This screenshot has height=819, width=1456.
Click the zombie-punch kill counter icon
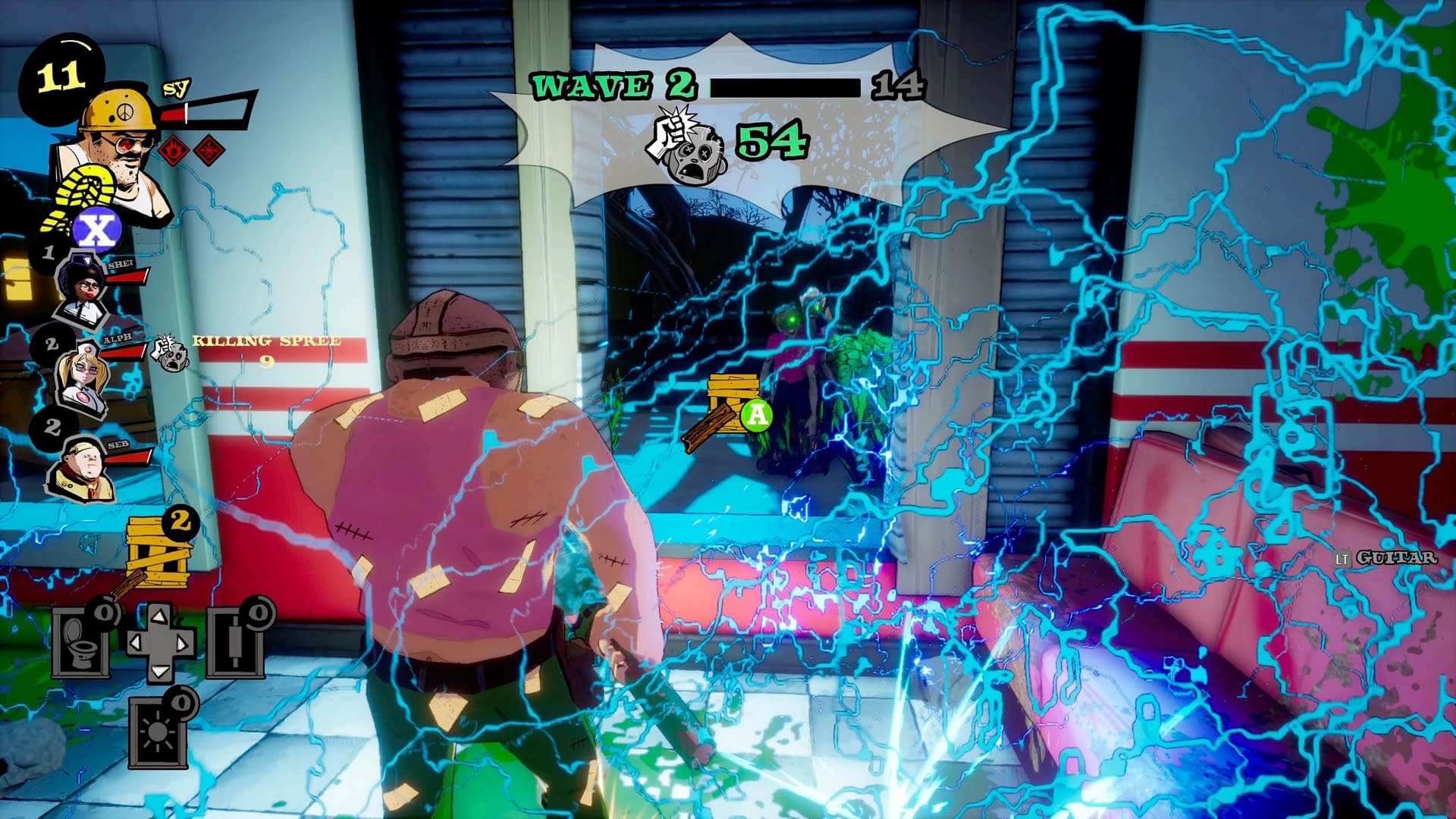tap(686, 146)
